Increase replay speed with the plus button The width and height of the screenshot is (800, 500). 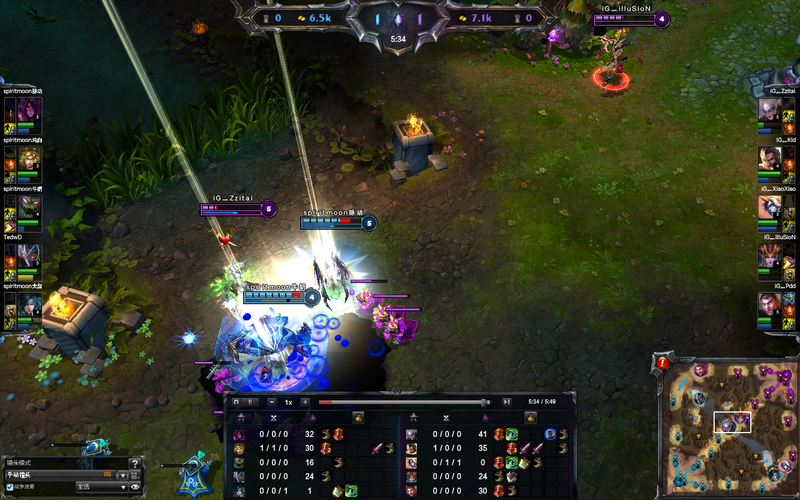click(304, 402)
